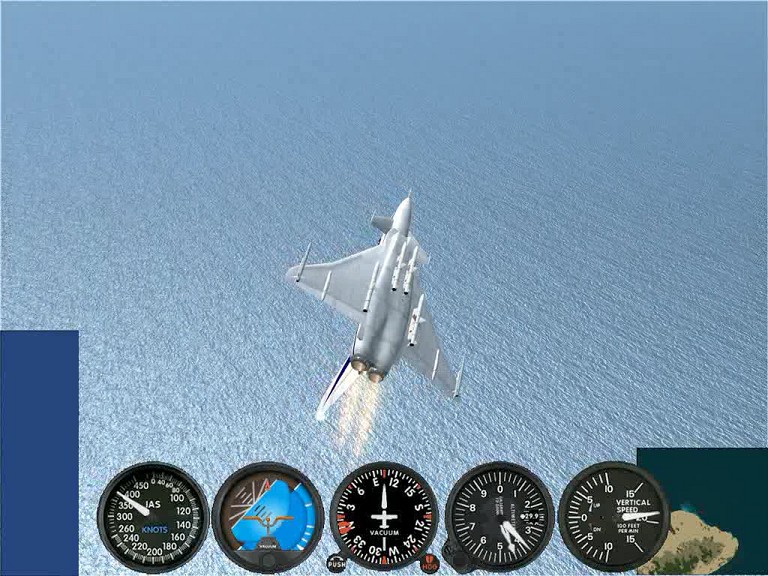The image size is (768, 576).
Task: Click the red HDG heading bug knob
Action: pos(429,563)
